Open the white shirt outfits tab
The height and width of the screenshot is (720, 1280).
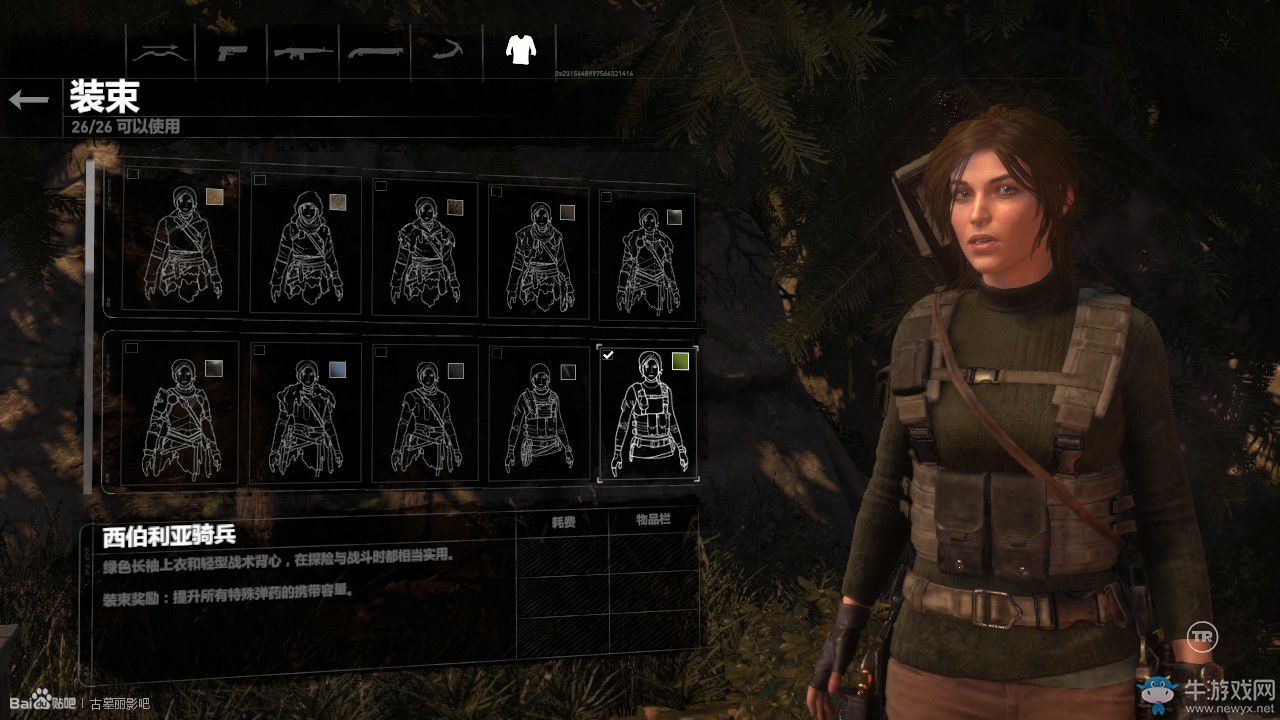pyautogui.click(x=519, y=49)
